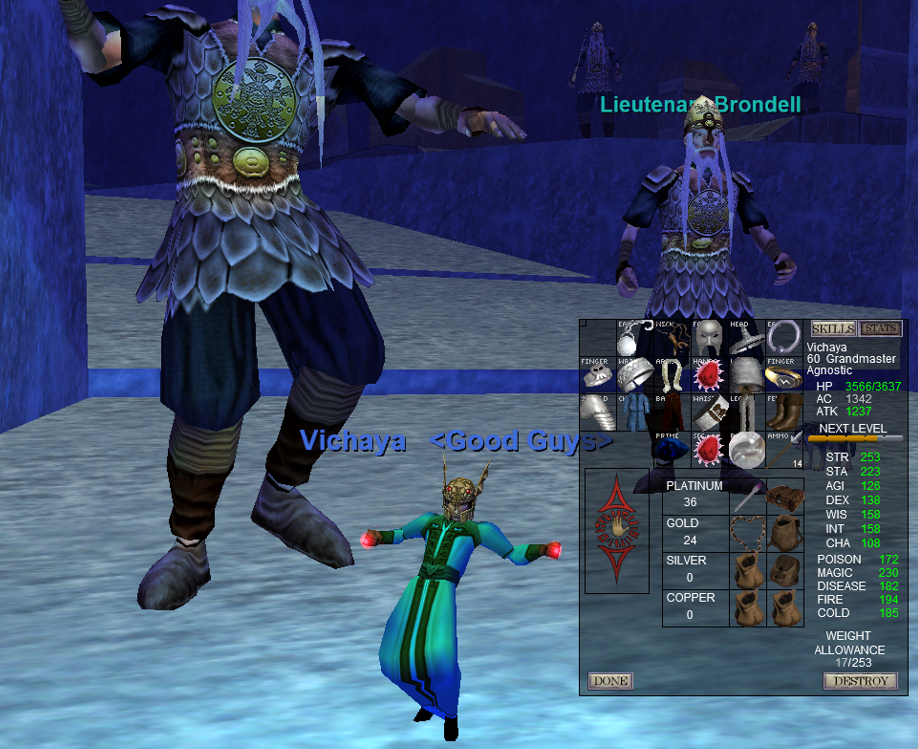918x749 pixels.
Task: Select the ammo slot spear
Action: click(x=782, y=449)
